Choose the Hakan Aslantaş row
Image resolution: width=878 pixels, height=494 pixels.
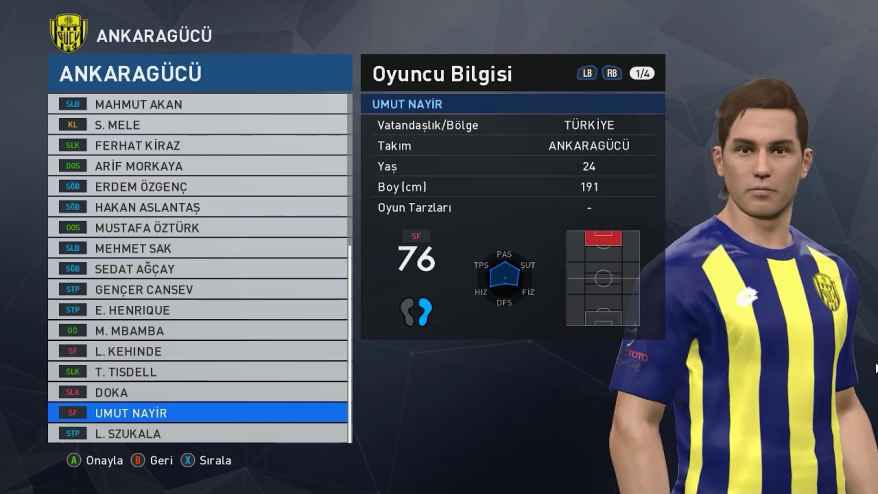click(198, 207)
